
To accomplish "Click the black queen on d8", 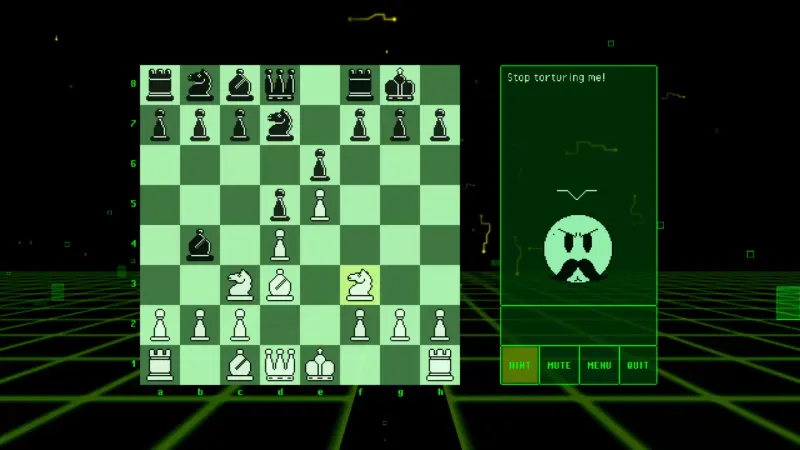I will tap(280, 85).
